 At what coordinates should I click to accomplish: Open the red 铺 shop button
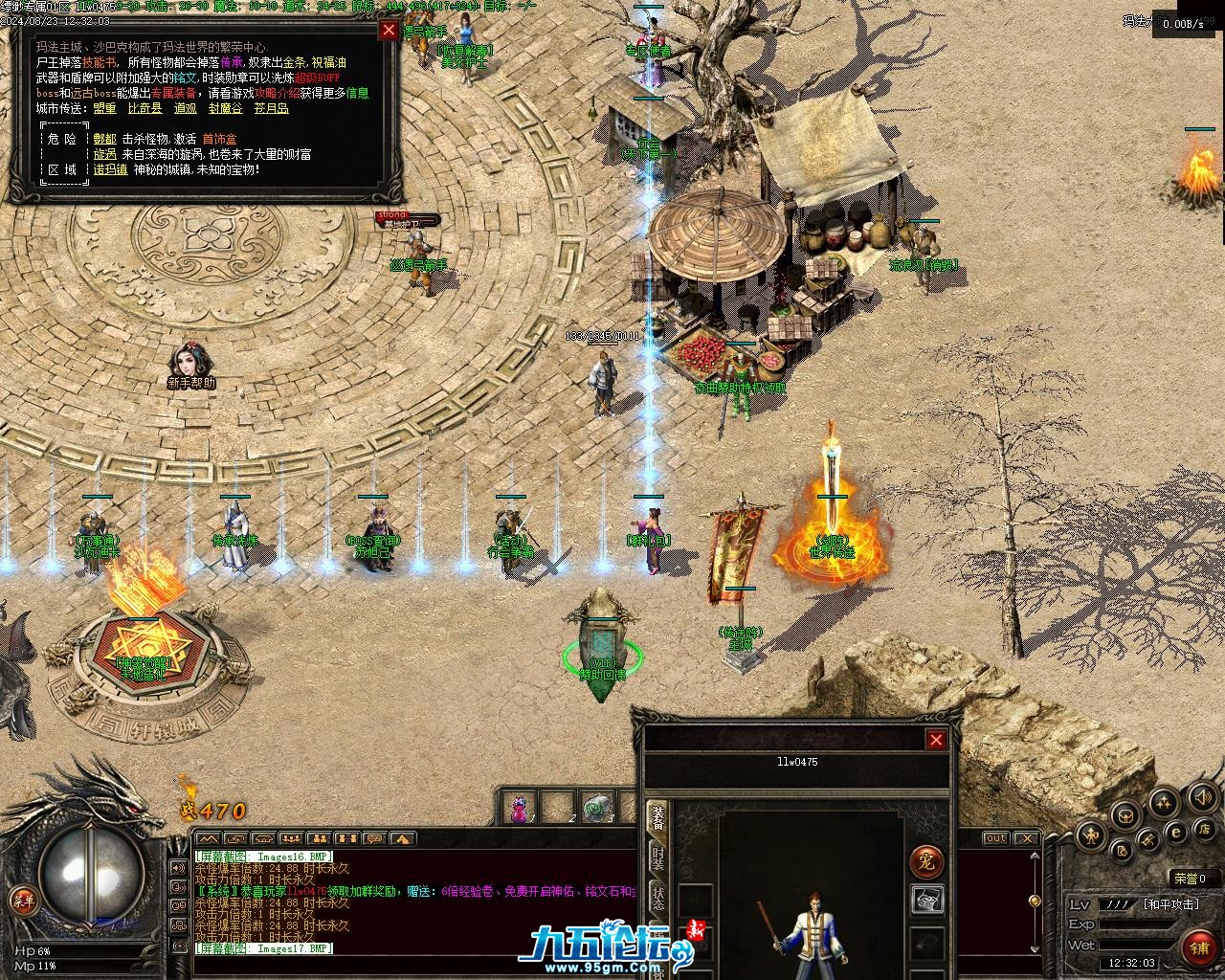pyautogui.click(x=1198, y=948)
